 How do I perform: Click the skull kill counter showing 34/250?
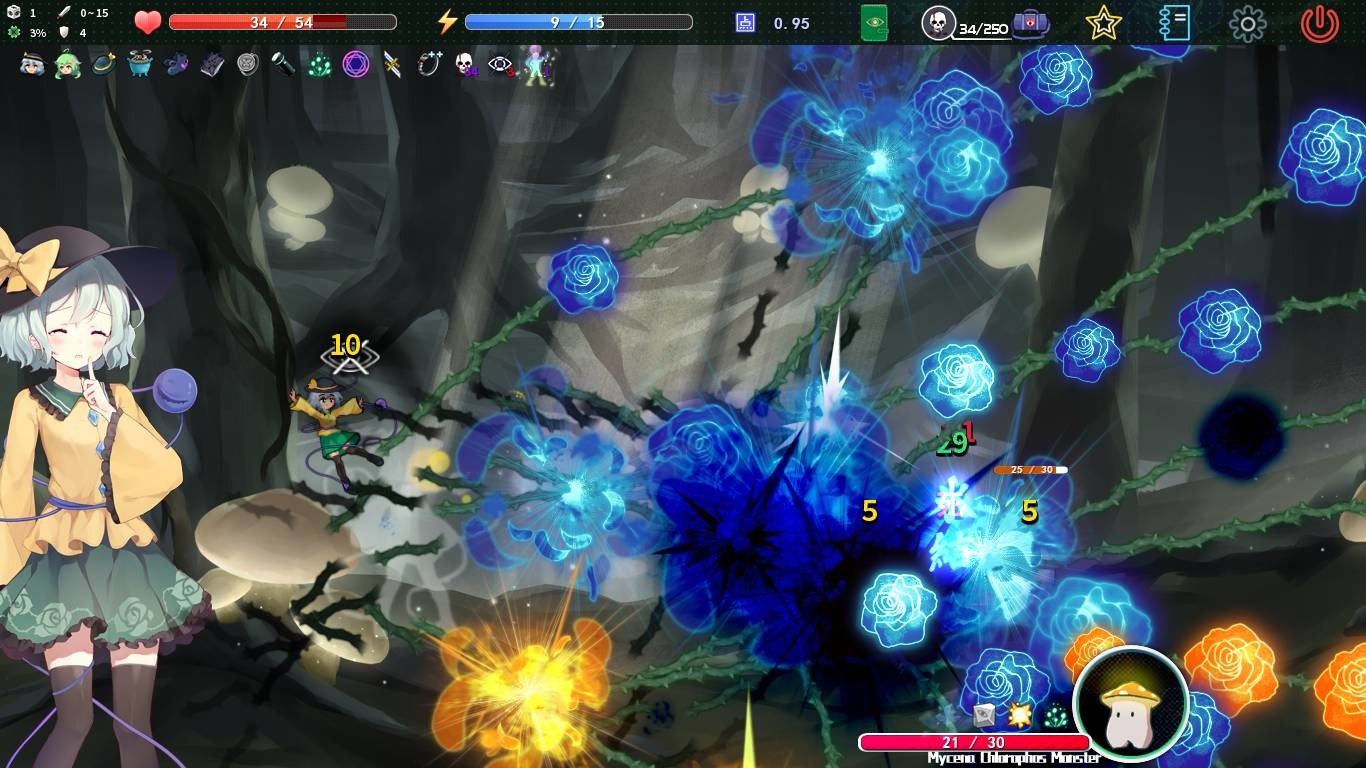tap(938, 22)
